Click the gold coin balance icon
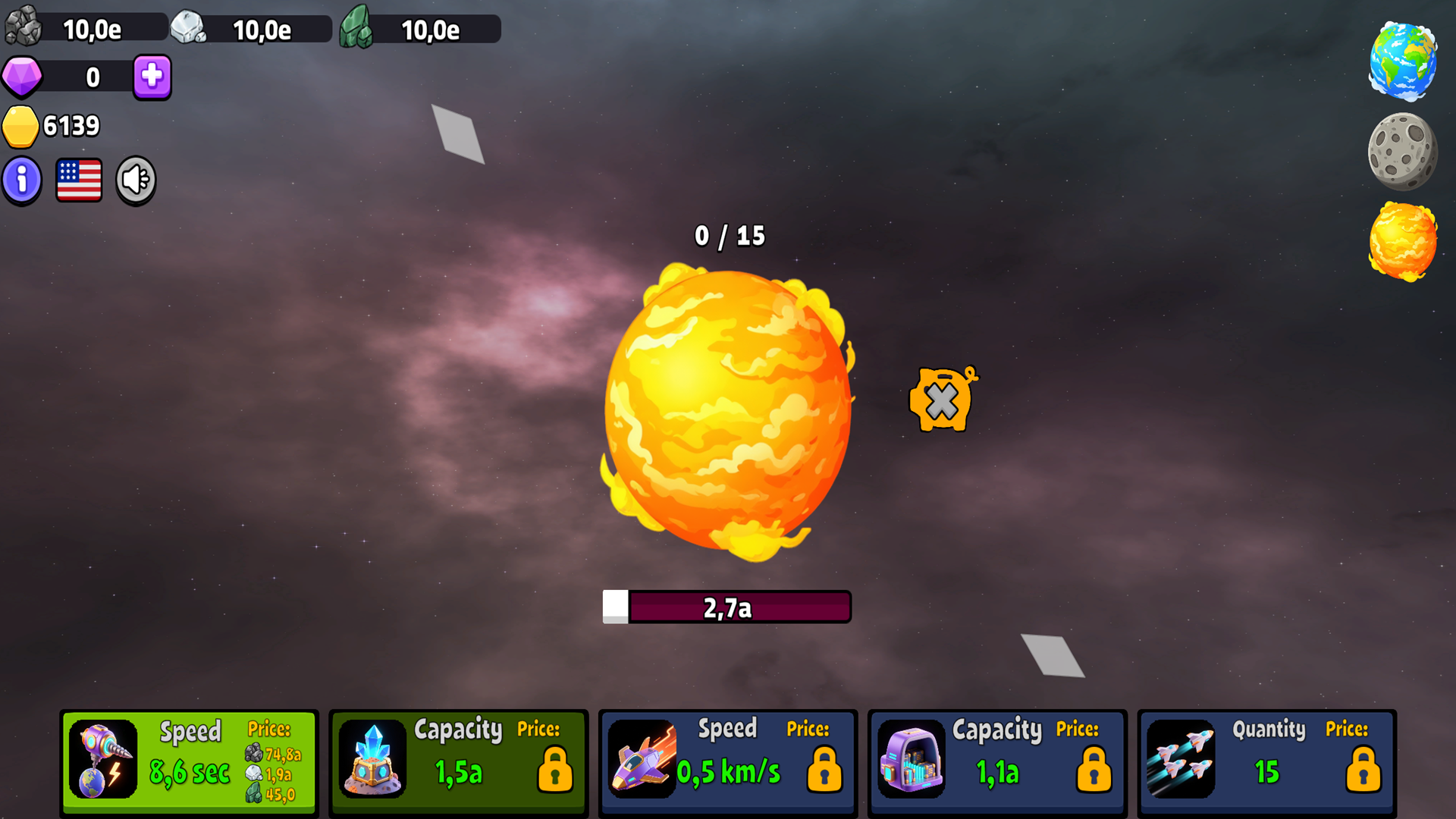Image resolution: width=1456 pixels, height=819 pixels. [21, 127]
